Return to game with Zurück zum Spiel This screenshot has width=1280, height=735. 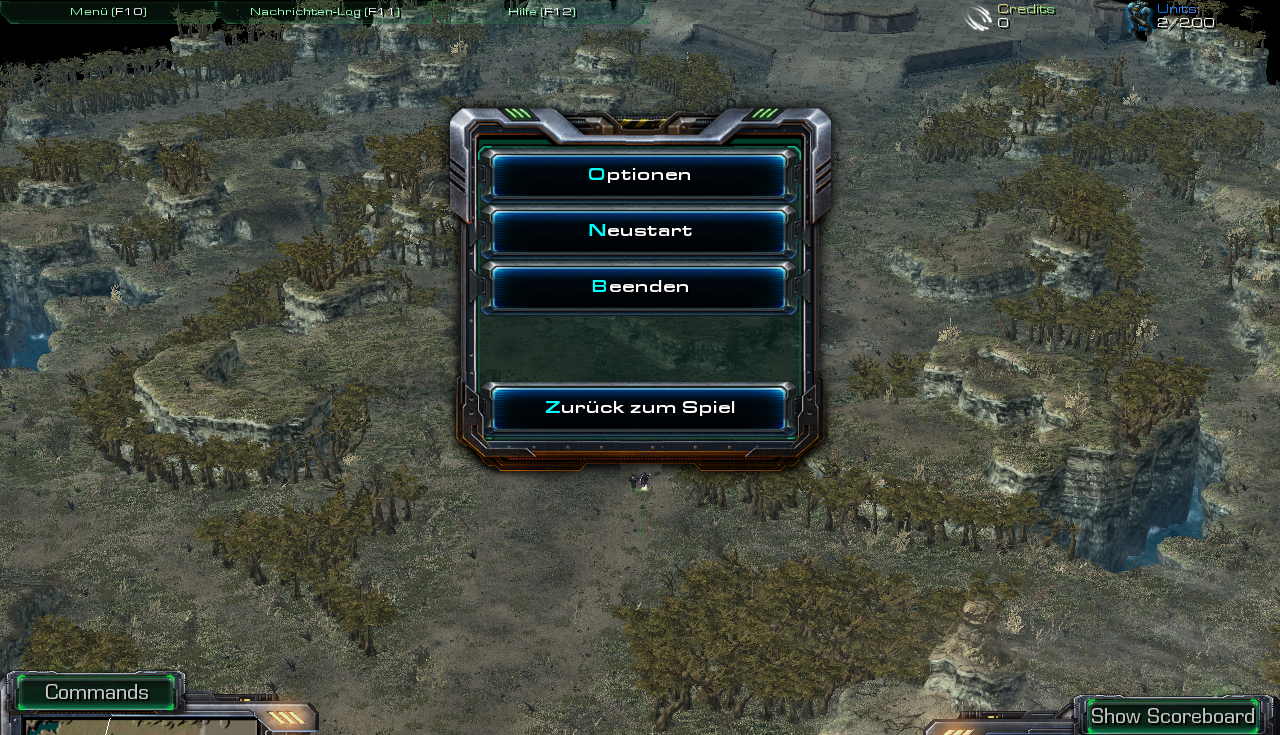tap(639, 408)
